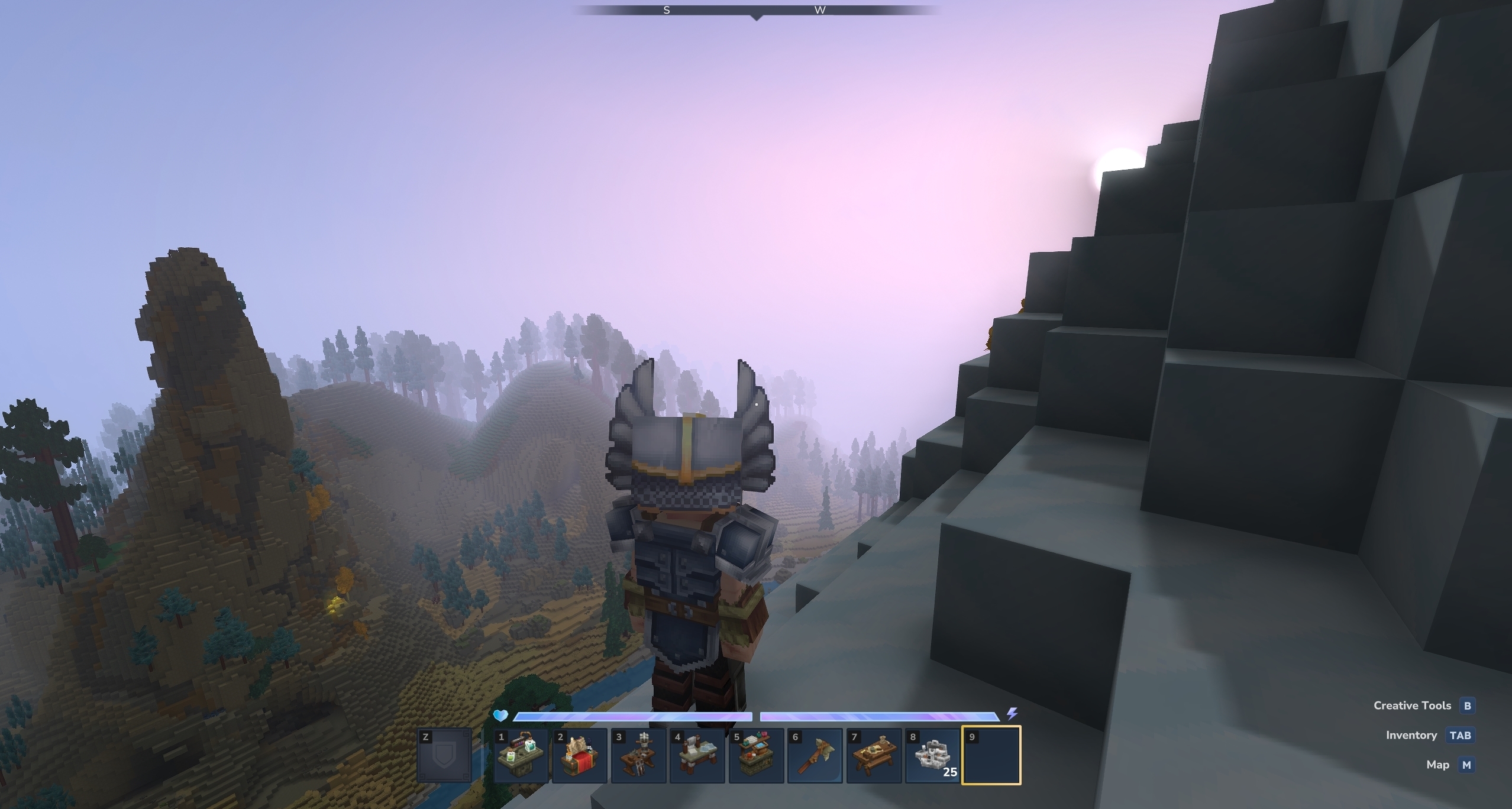This screenshot has height=809, width=1512.
Task: Click the S marker on the compass
Action: pyautogui.click(x=665, y=9)
